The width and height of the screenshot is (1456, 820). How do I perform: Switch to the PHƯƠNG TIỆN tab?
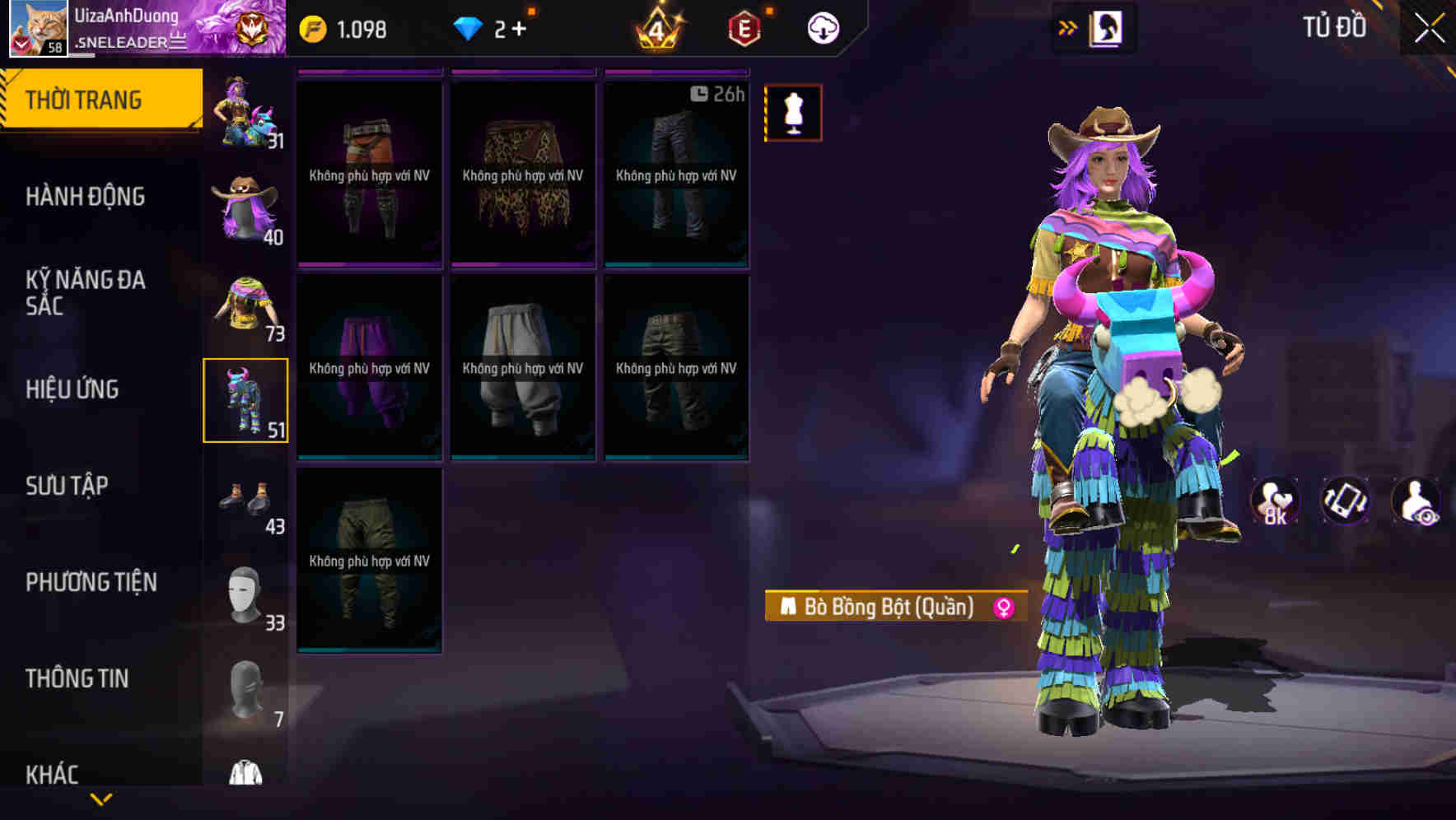point(91,581)
